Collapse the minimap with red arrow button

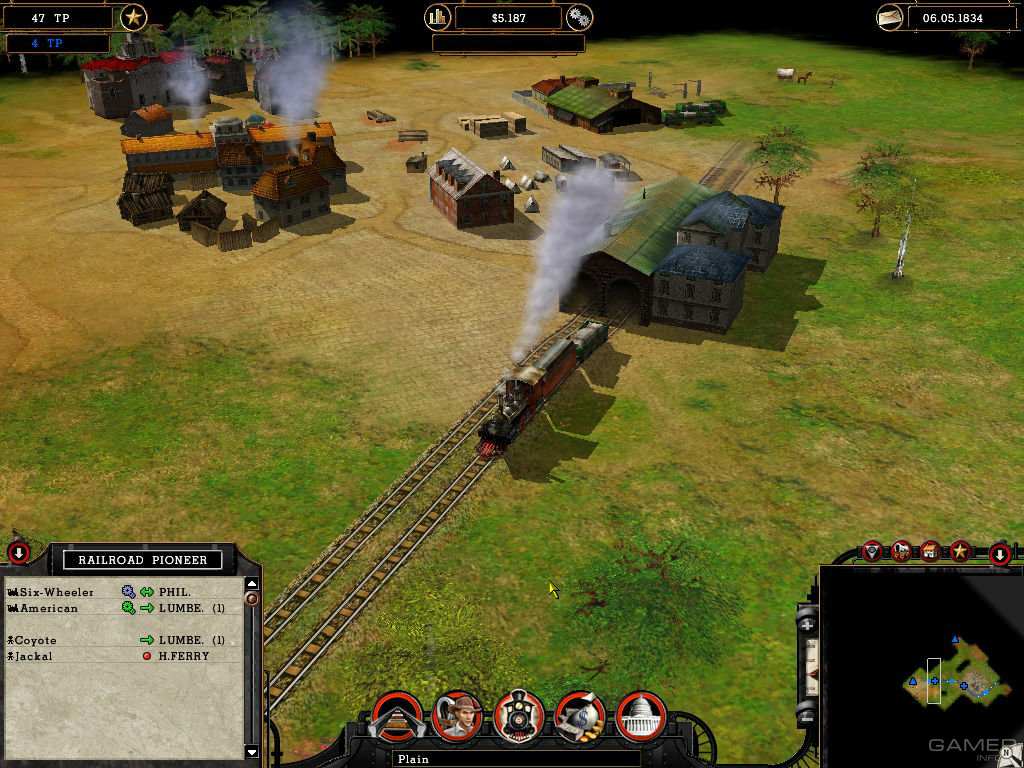(x=998, y=554)
